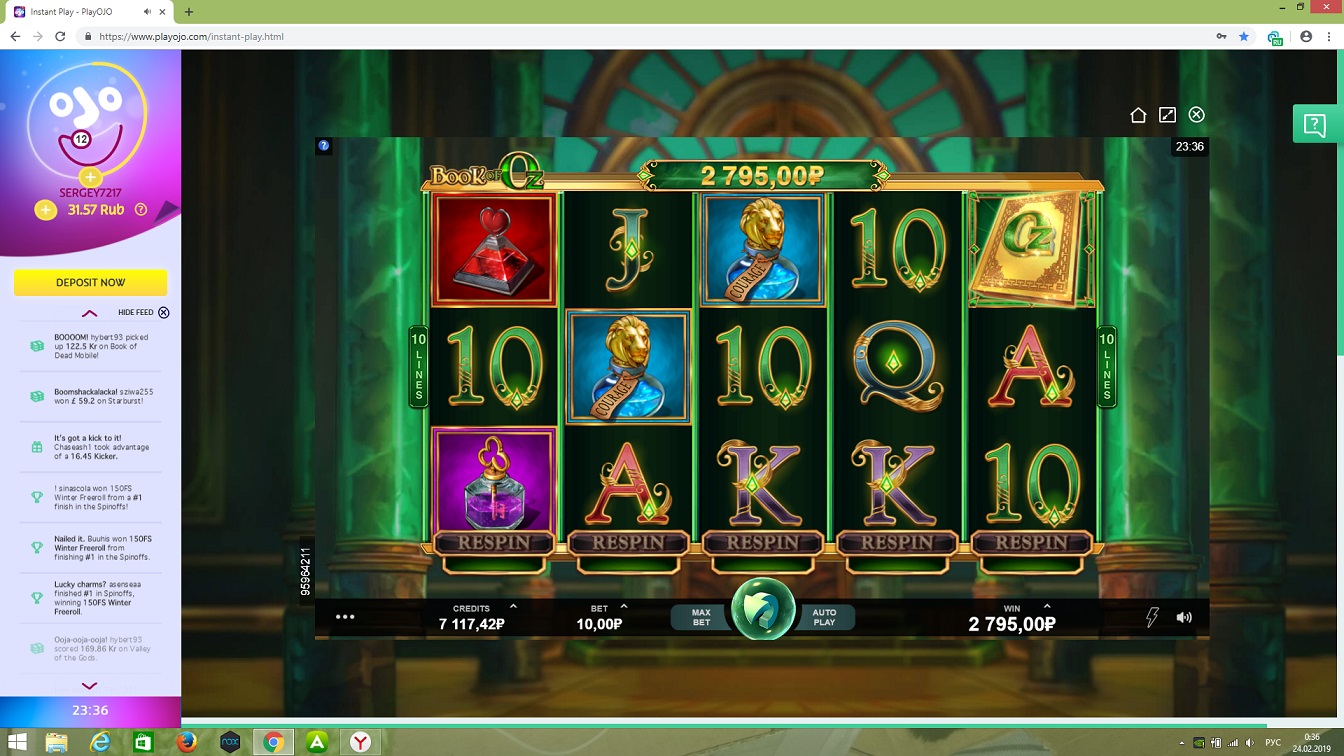This screenshot has width=1344, height=756.
Task: Open the three-dot game menu
Action: pos(345,617)
